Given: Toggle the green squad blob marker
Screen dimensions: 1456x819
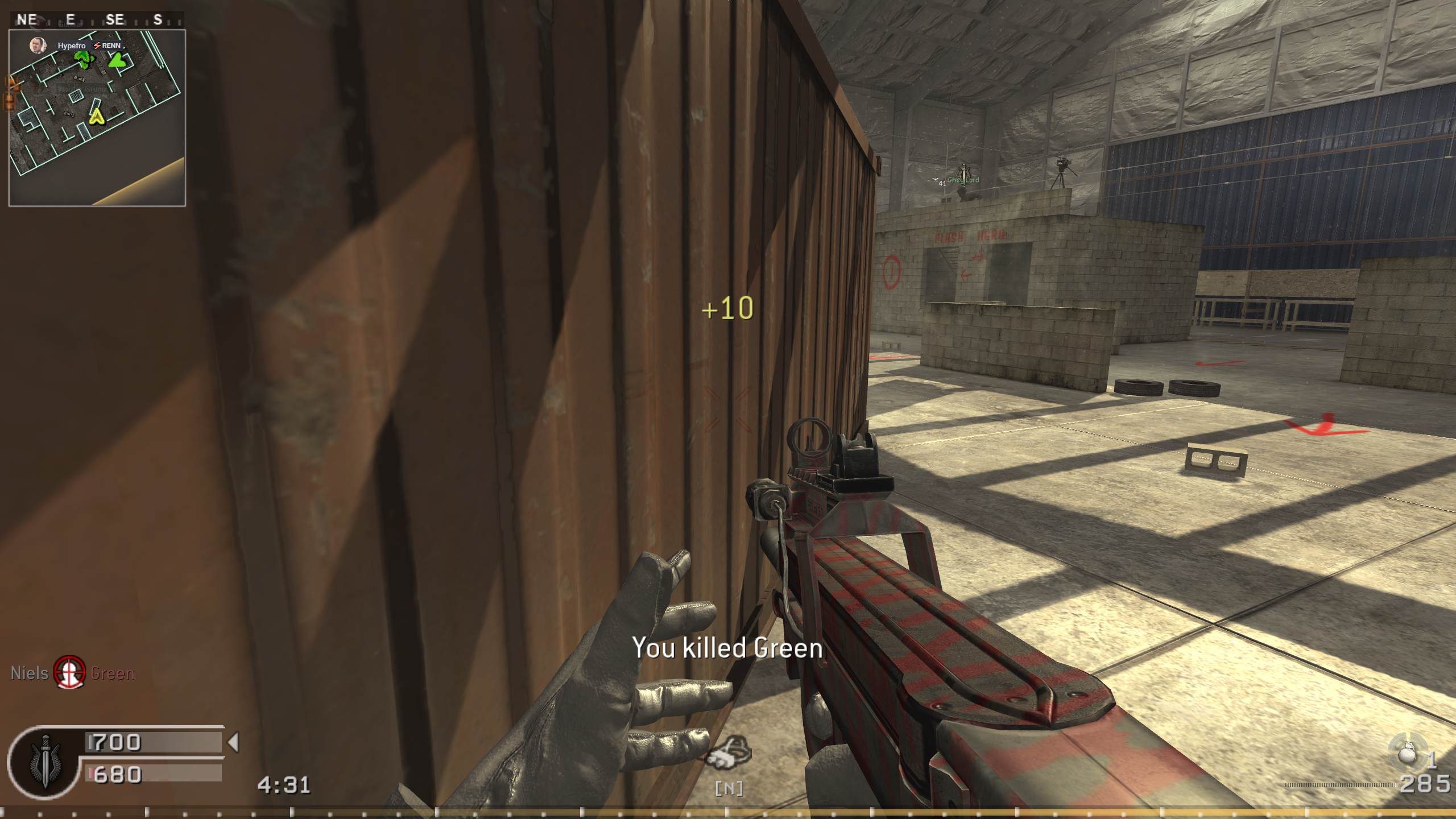Looking at the screenshot, I should (83, 58).
